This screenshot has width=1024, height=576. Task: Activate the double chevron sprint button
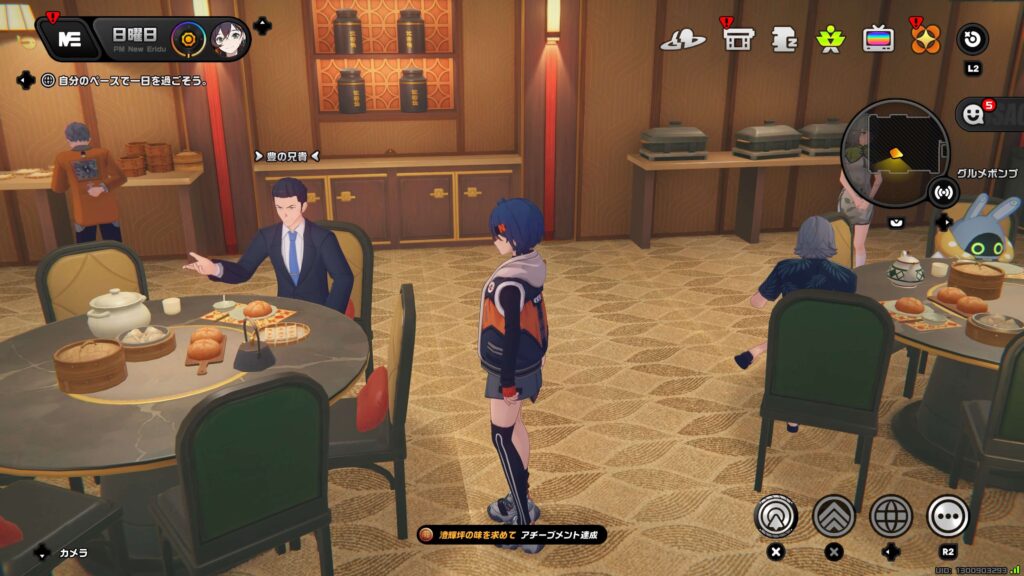833,516
